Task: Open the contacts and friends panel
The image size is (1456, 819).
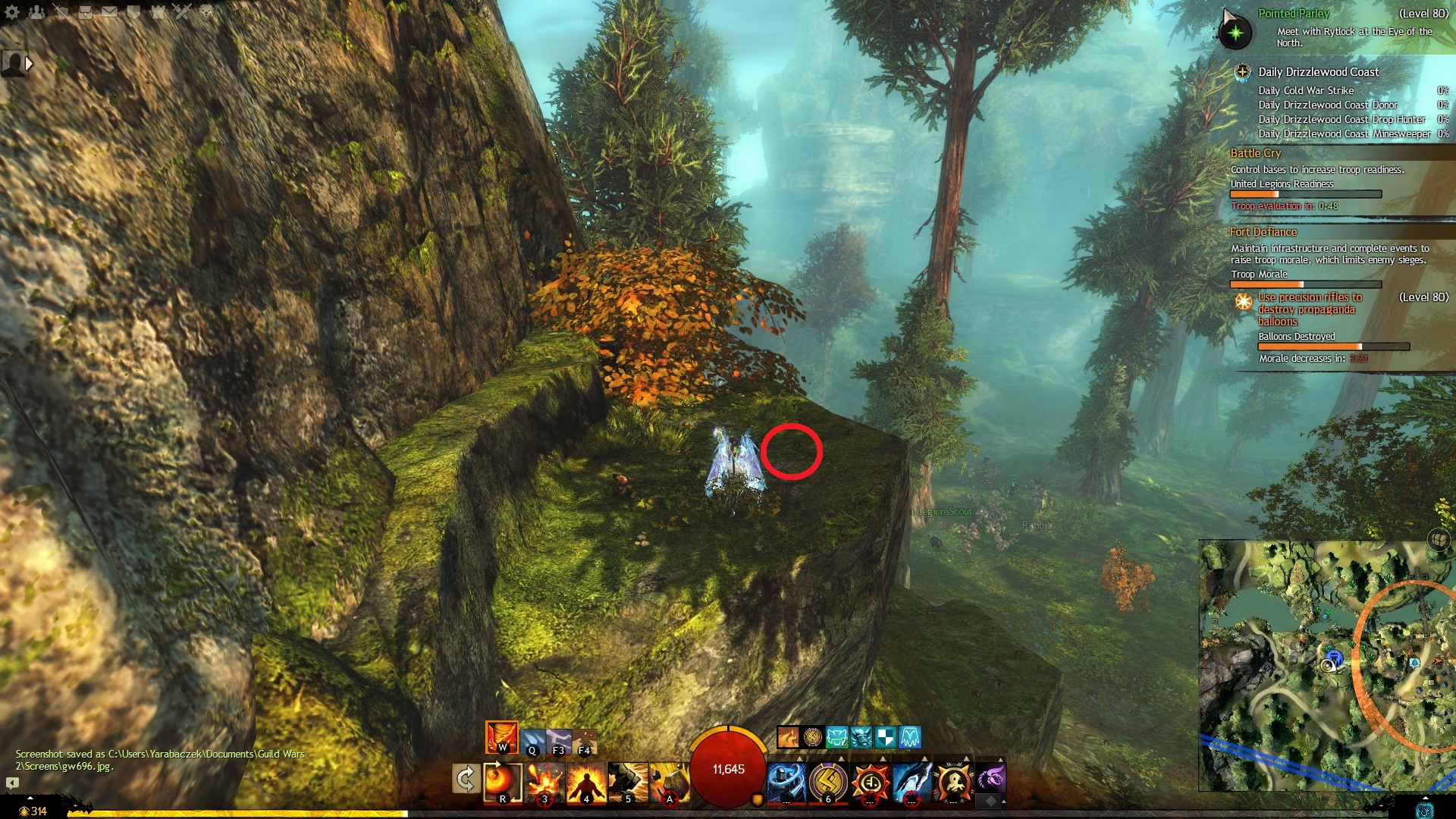Action: pos(36,12)
